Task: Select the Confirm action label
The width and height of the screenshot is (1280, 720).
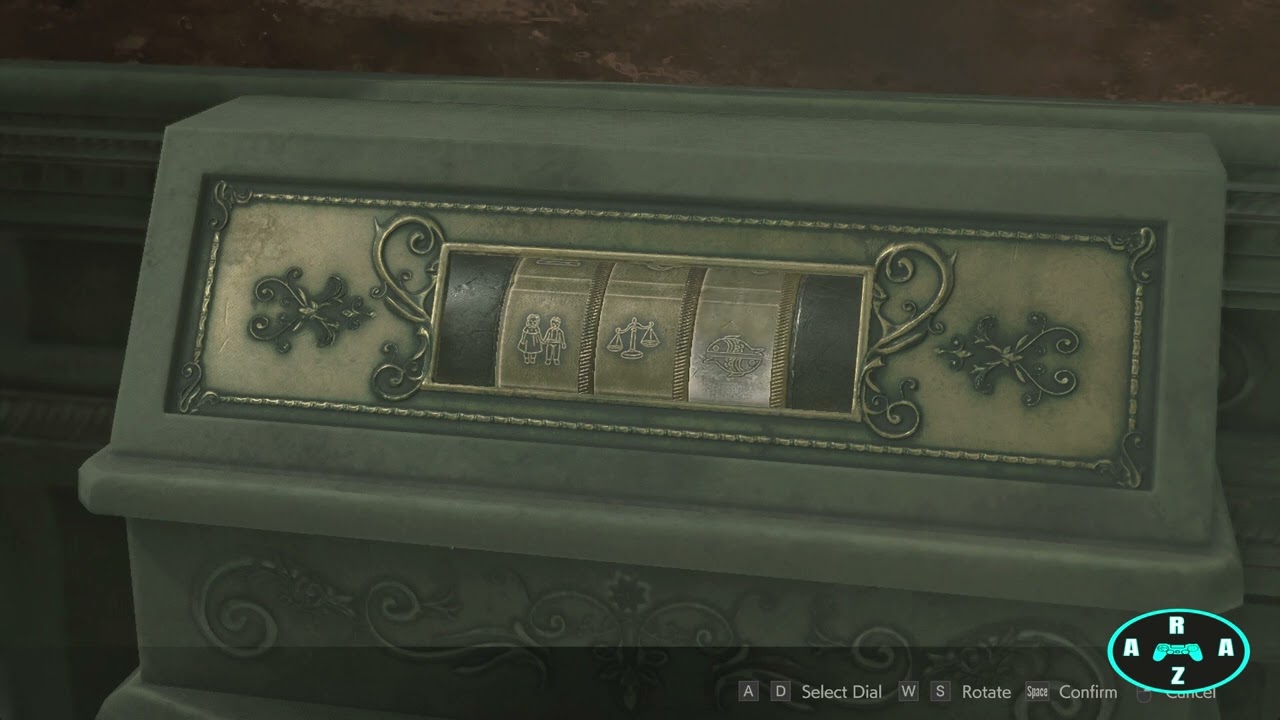Action: pos(1089,691)
